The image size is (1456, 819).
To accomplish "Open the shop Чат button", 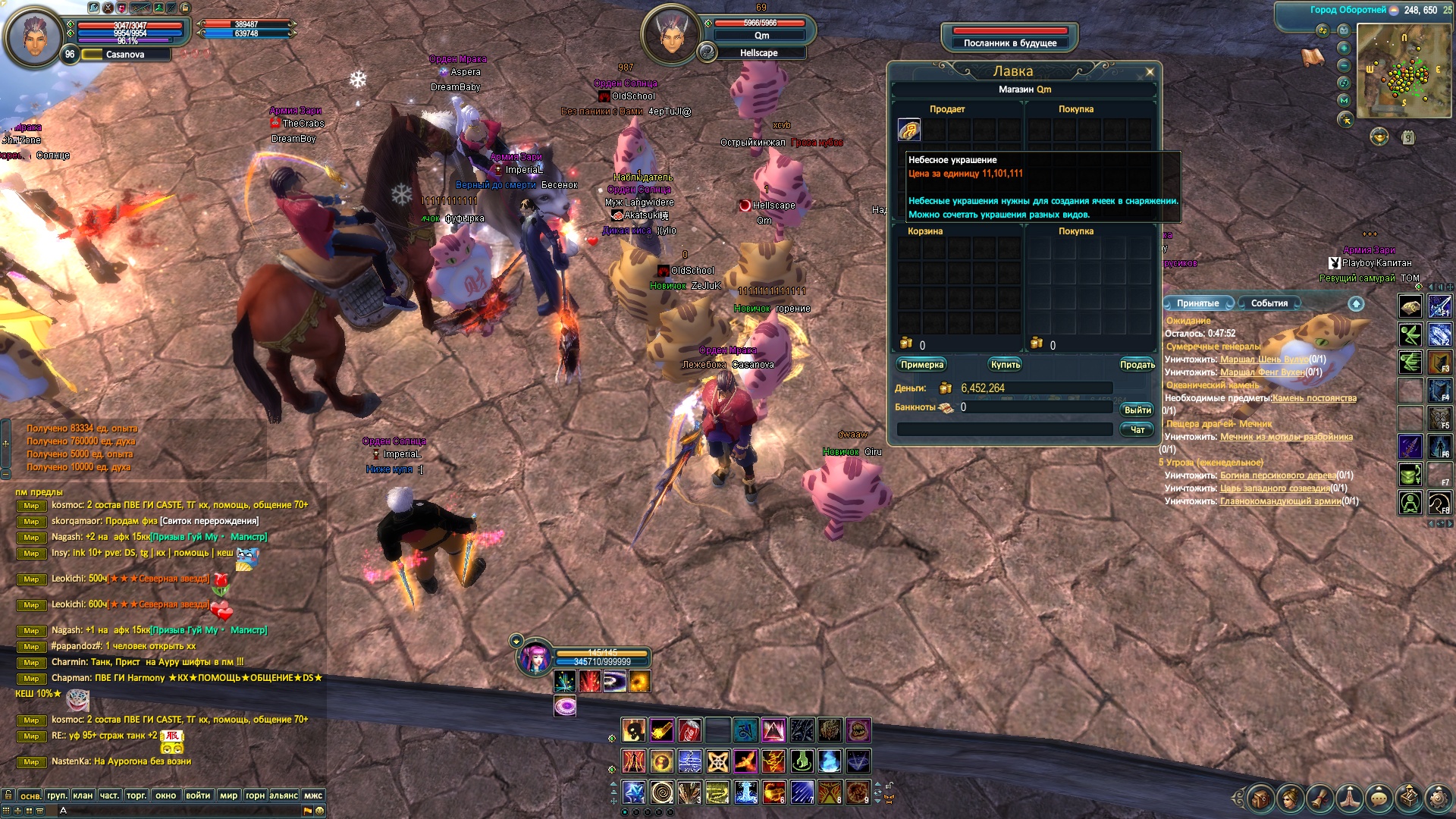I will tap(1137, 430).
